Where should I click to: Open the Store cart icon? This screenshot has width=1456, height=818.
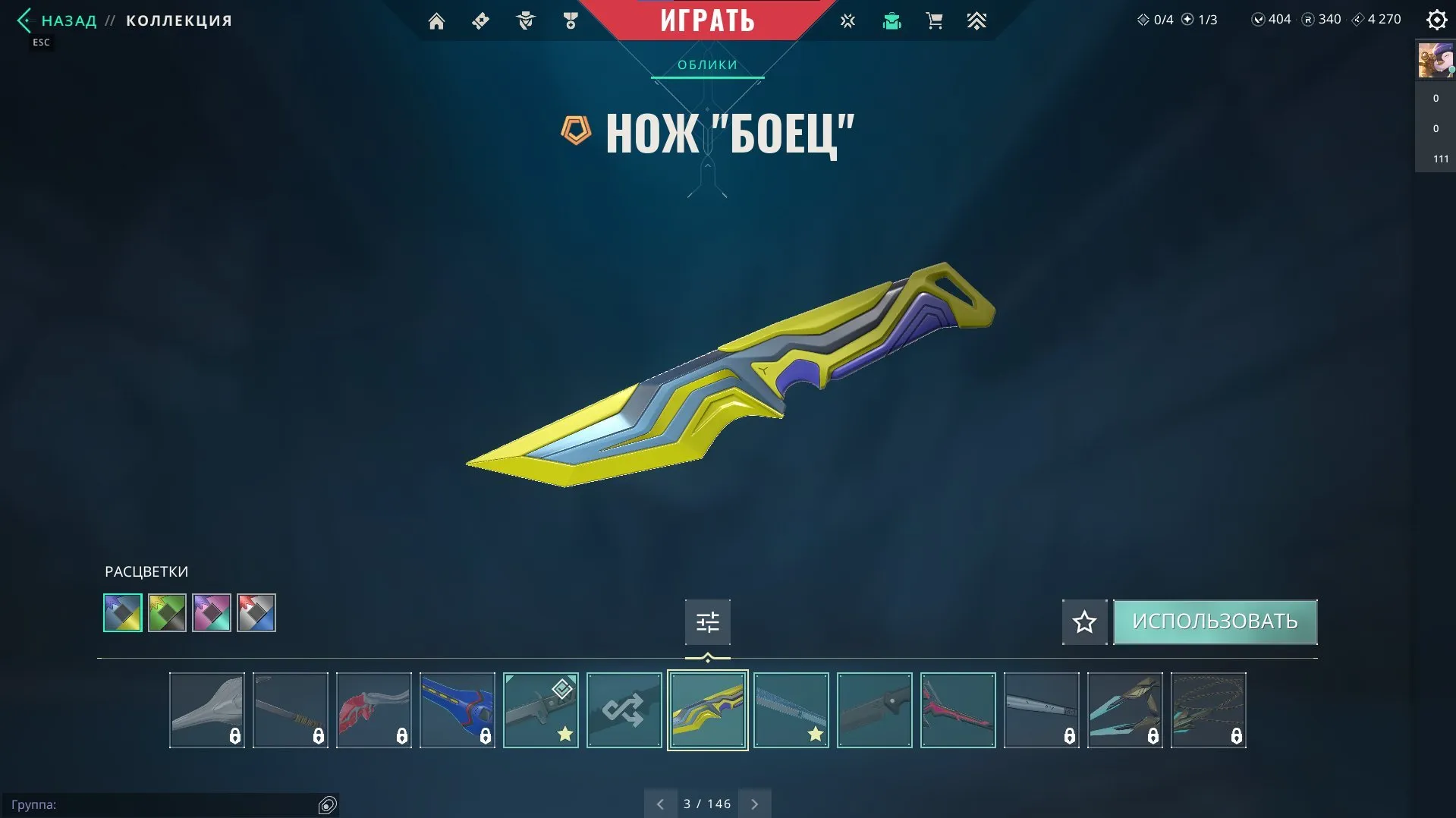[x=934, y=21]
